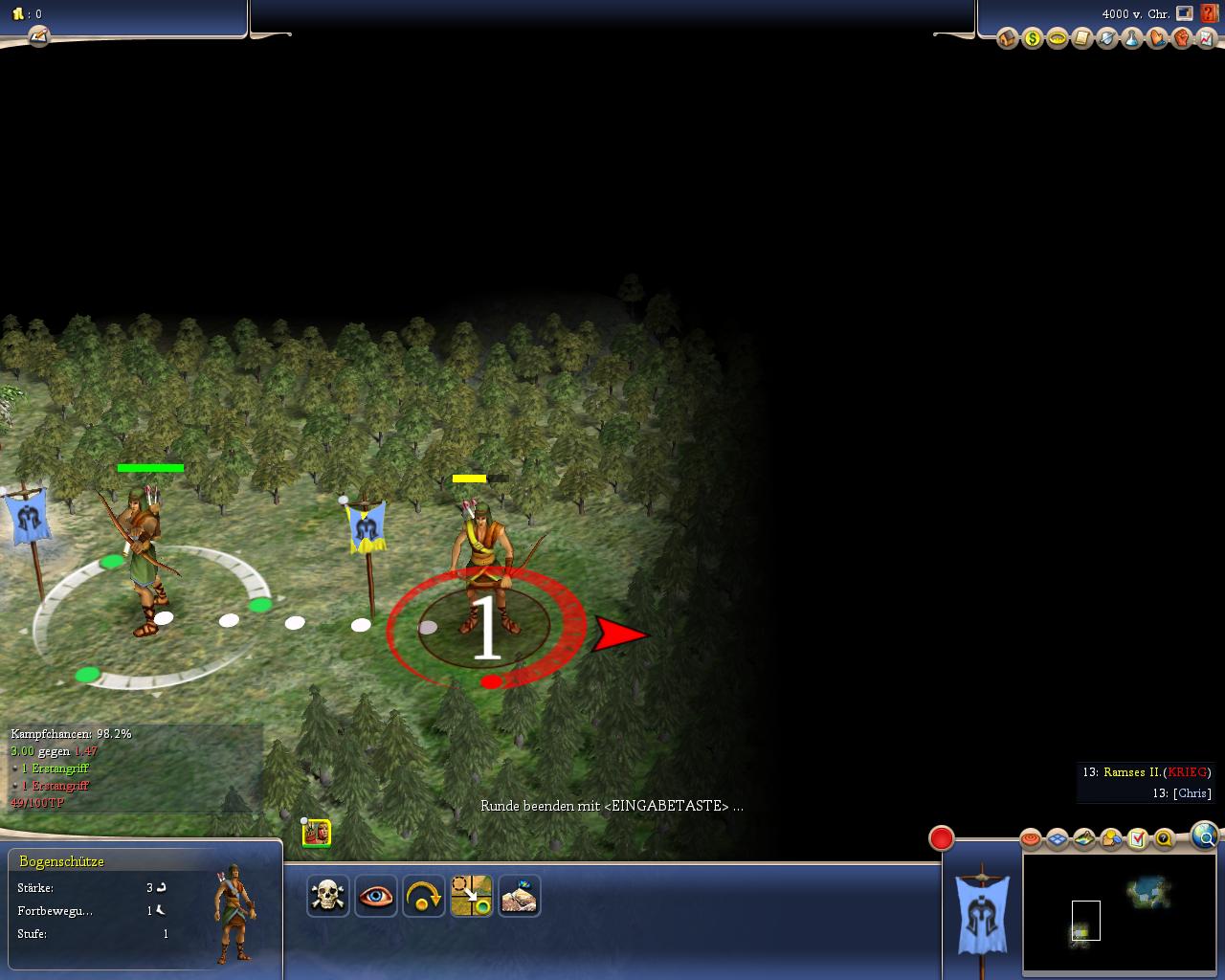1225x980 pixels.
Task: Toggle the grid overlay above the minimap
Action: point(1058,839)
